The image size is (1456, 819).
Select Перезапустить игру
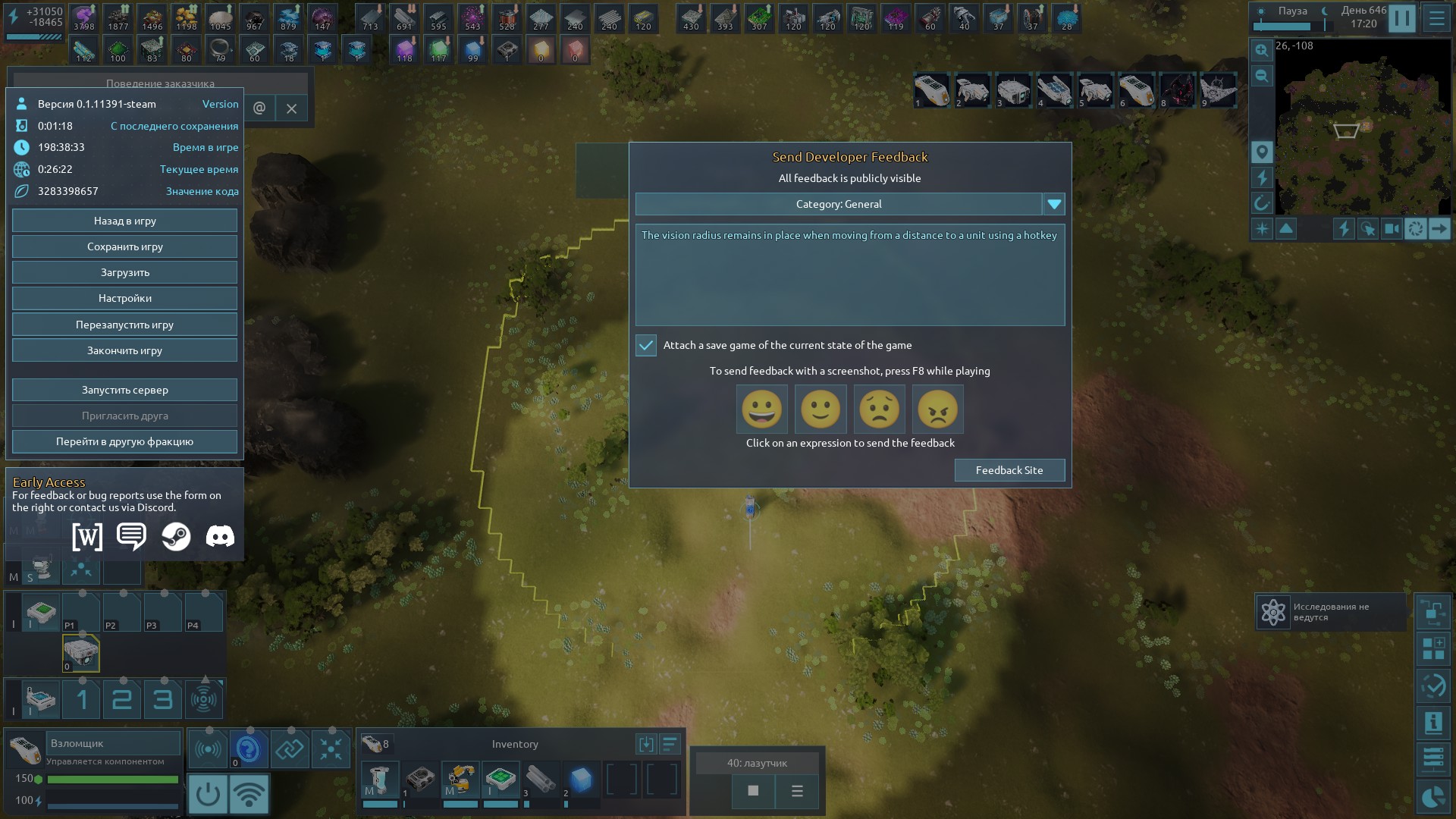(x=124, y=325)
